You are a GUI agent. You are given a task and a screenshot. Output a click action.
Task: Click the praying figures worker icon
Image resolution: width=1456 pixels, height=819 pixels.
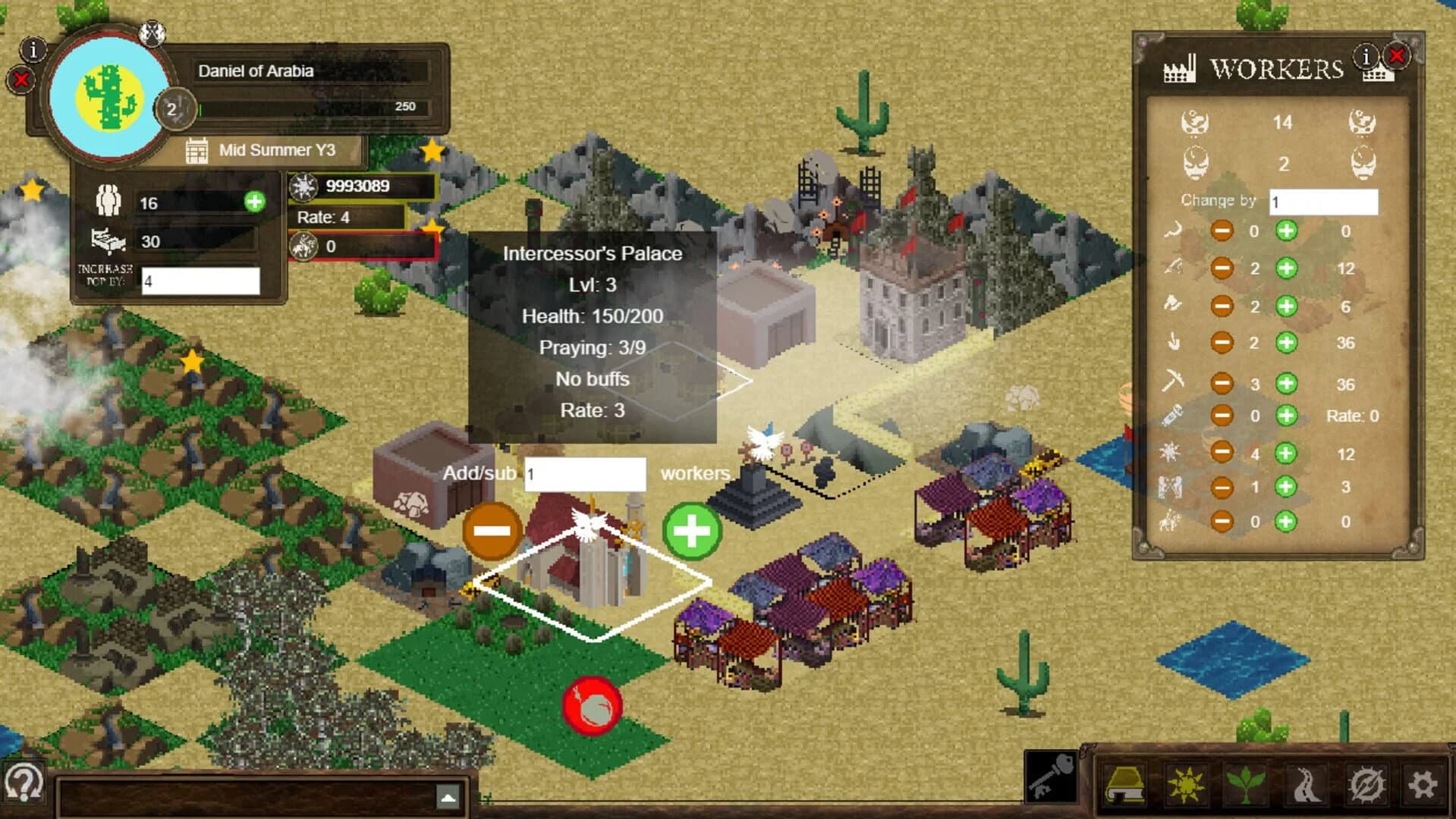click(1172, 488)
